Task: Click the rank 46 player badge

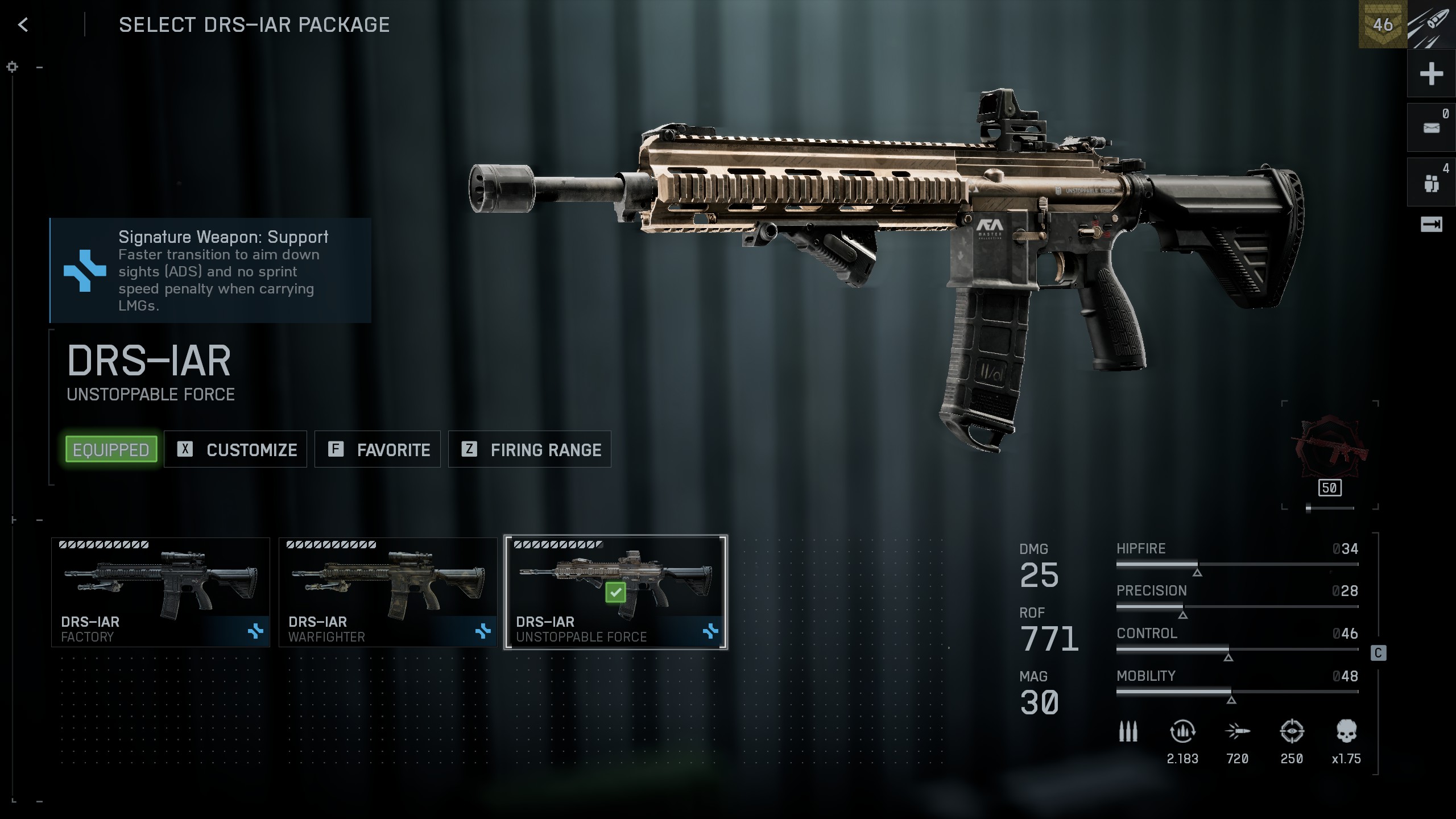Action: point(1382,24)
